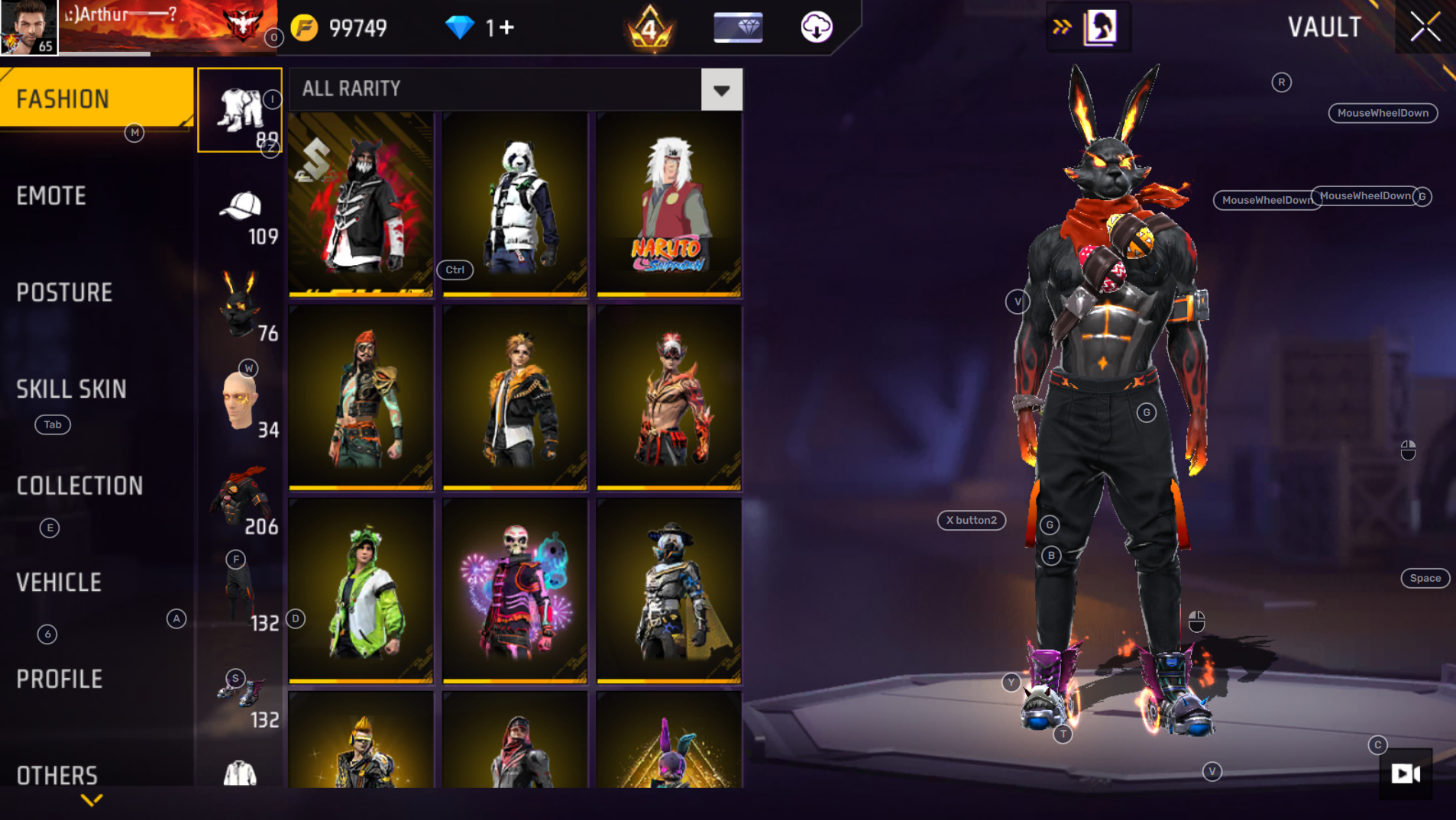
Task: Switch to the EMOTE tab
Action: point(50,195)
